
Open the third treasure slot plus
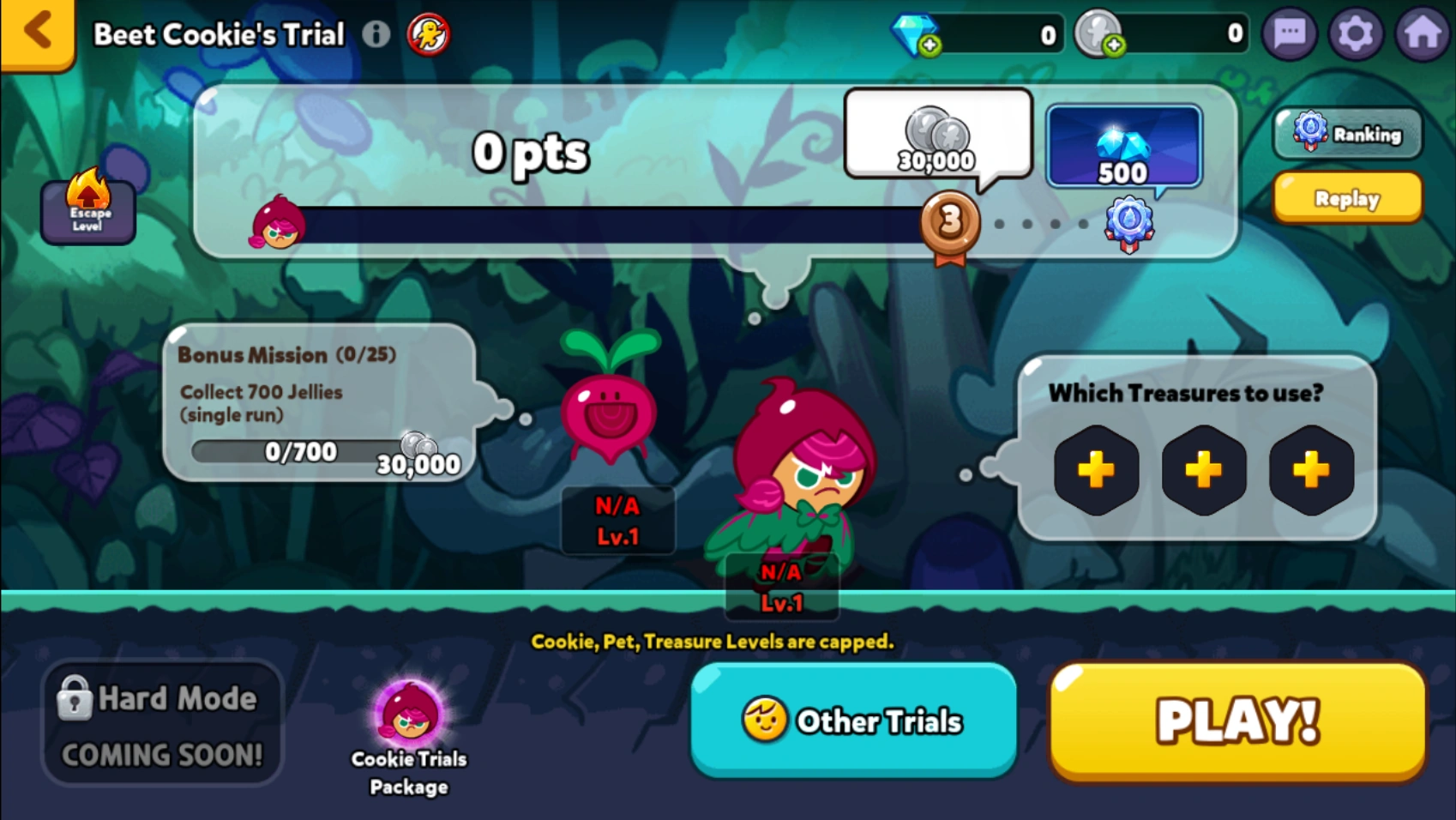coord(1310,470)
